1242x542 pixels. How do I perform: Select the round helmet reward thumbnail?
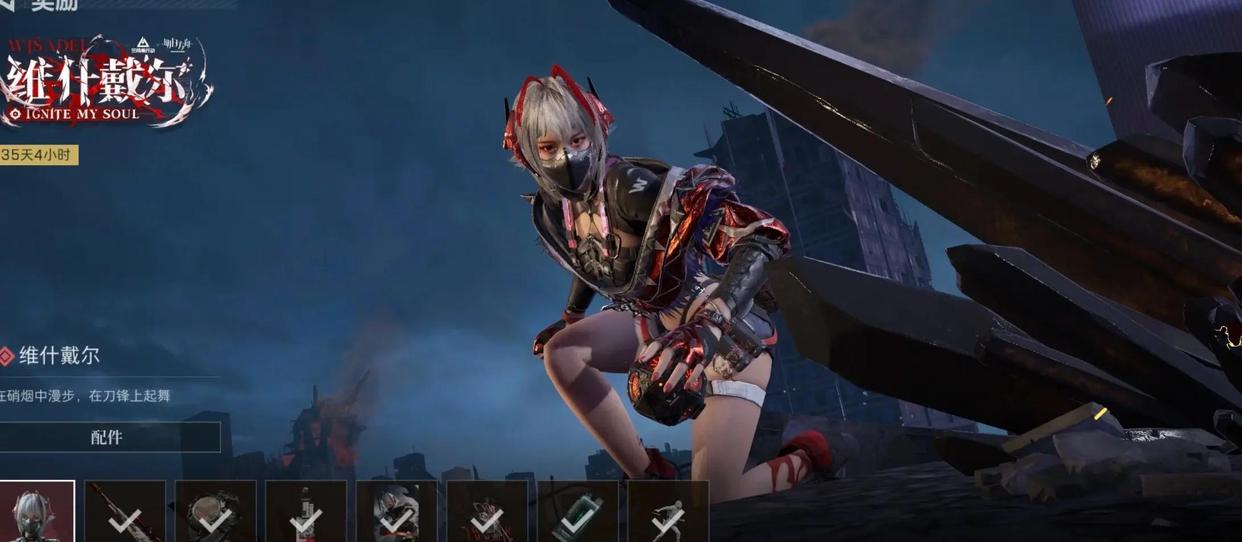click(x=215, y=511)
